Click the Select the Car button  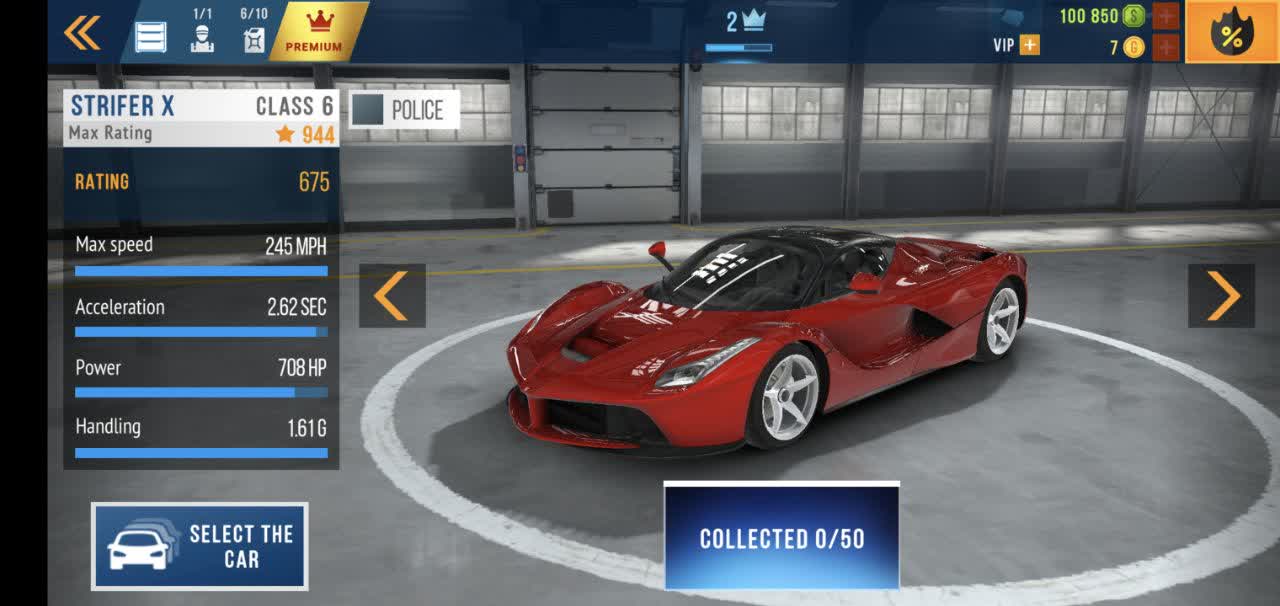point(200,546)
